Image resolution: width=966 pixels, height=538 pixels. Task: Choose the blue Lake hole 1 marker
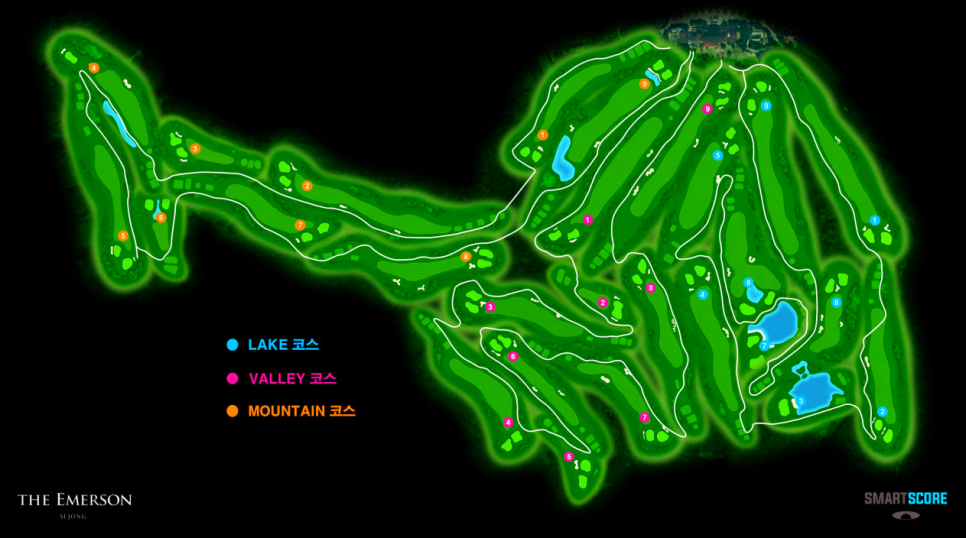click(x=874, y=220)
